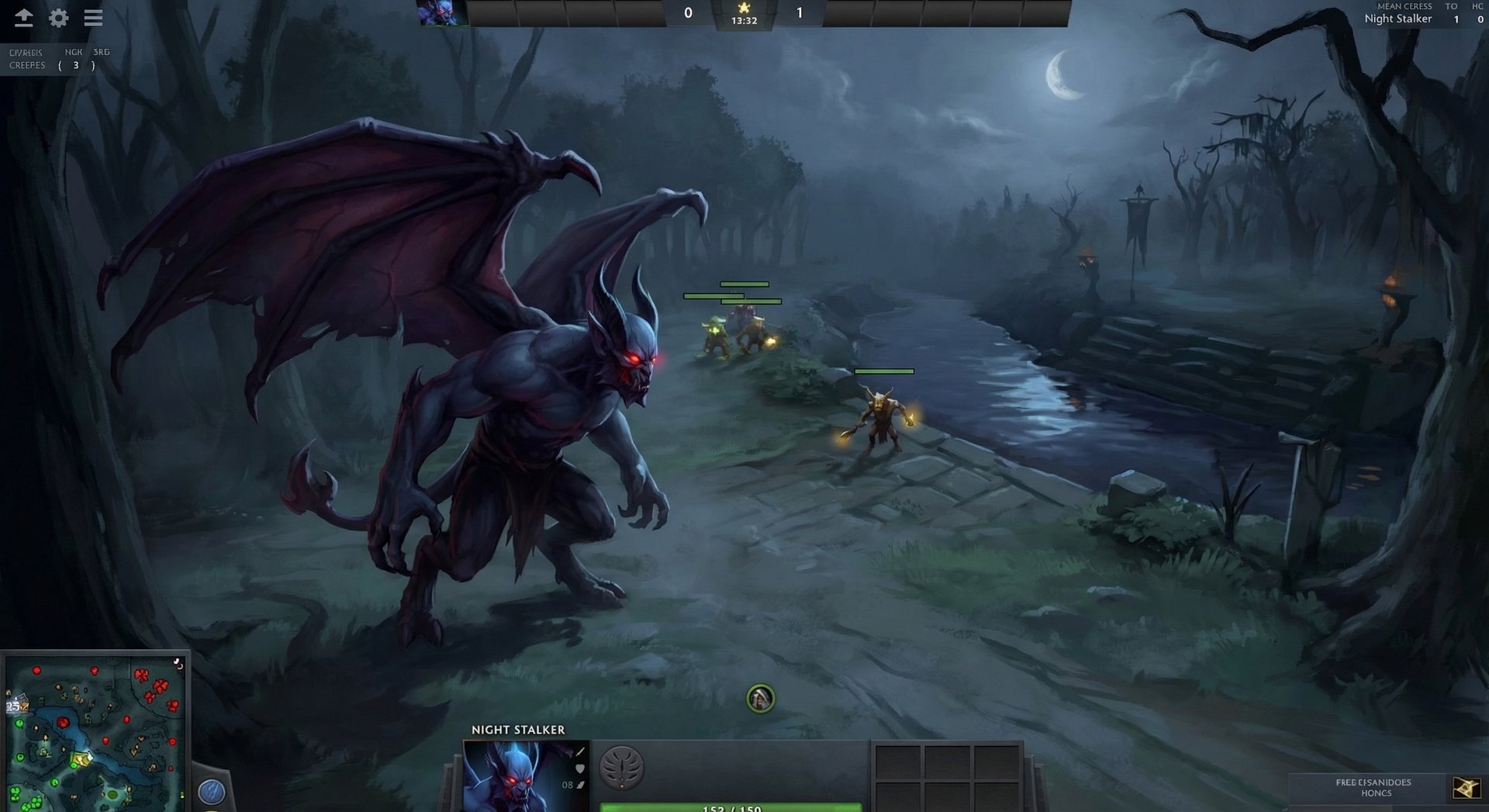Click the share/upload replay icon top-left
1489x812 pixels.
pos(23,17)
